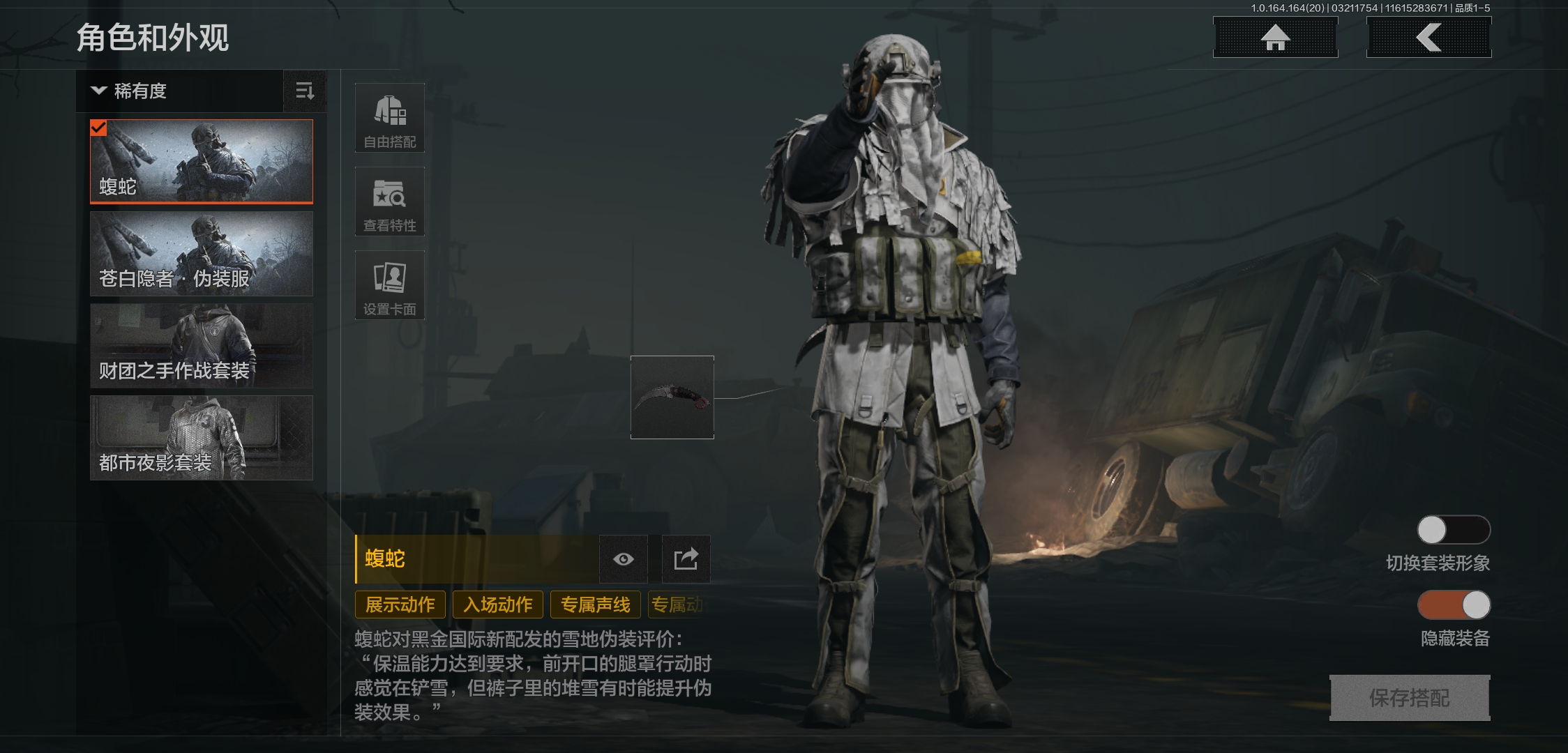Screen dimensions: 1568x753
Task: Open 查看特性 to view outfit traits
Action: (x=390, y=201)
